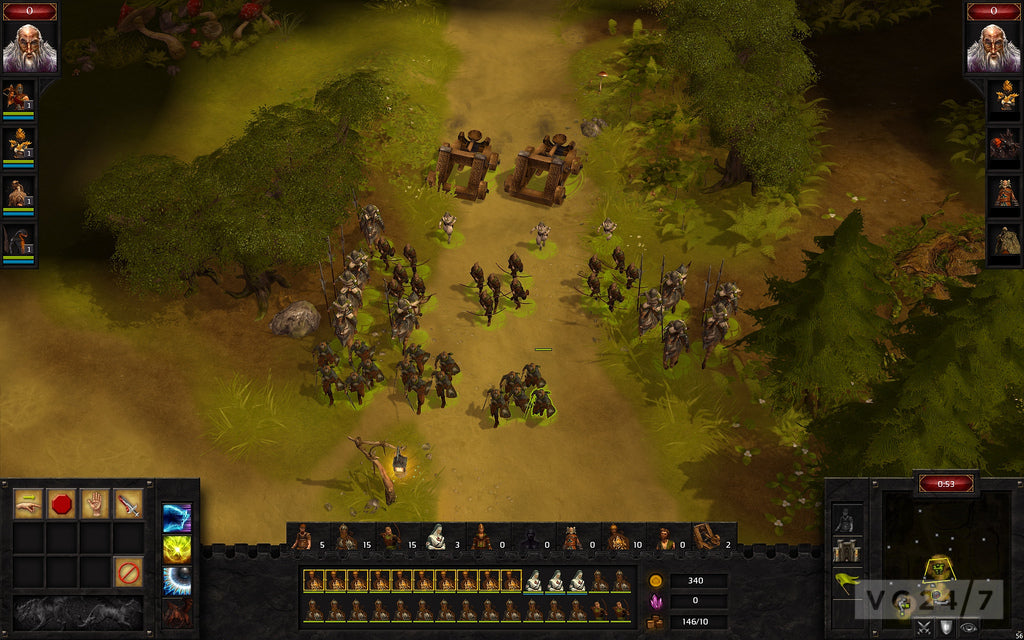Use the brown beast summon ability
Viewport: 1024px width, 640px height.
coord(177,611)
